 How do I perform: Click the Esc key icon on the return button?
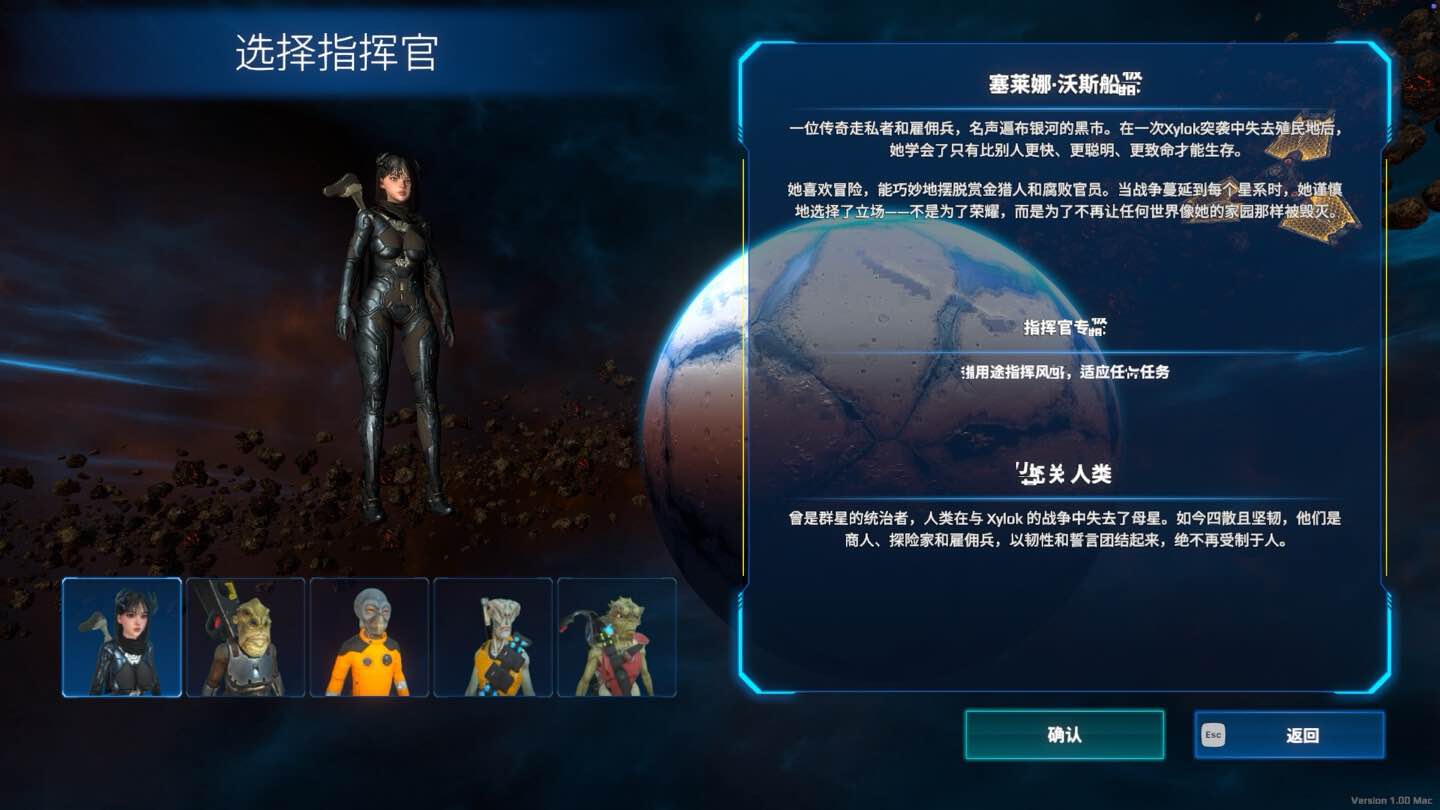(x=1213, y=734)
